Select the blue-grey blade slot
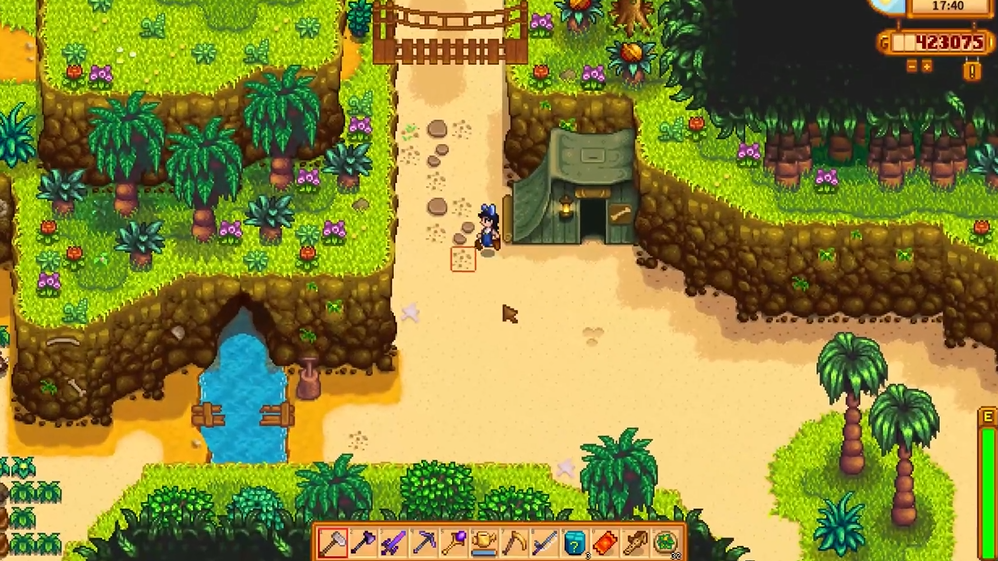Viewport: 998px width, 561px height. coord(545,543)
